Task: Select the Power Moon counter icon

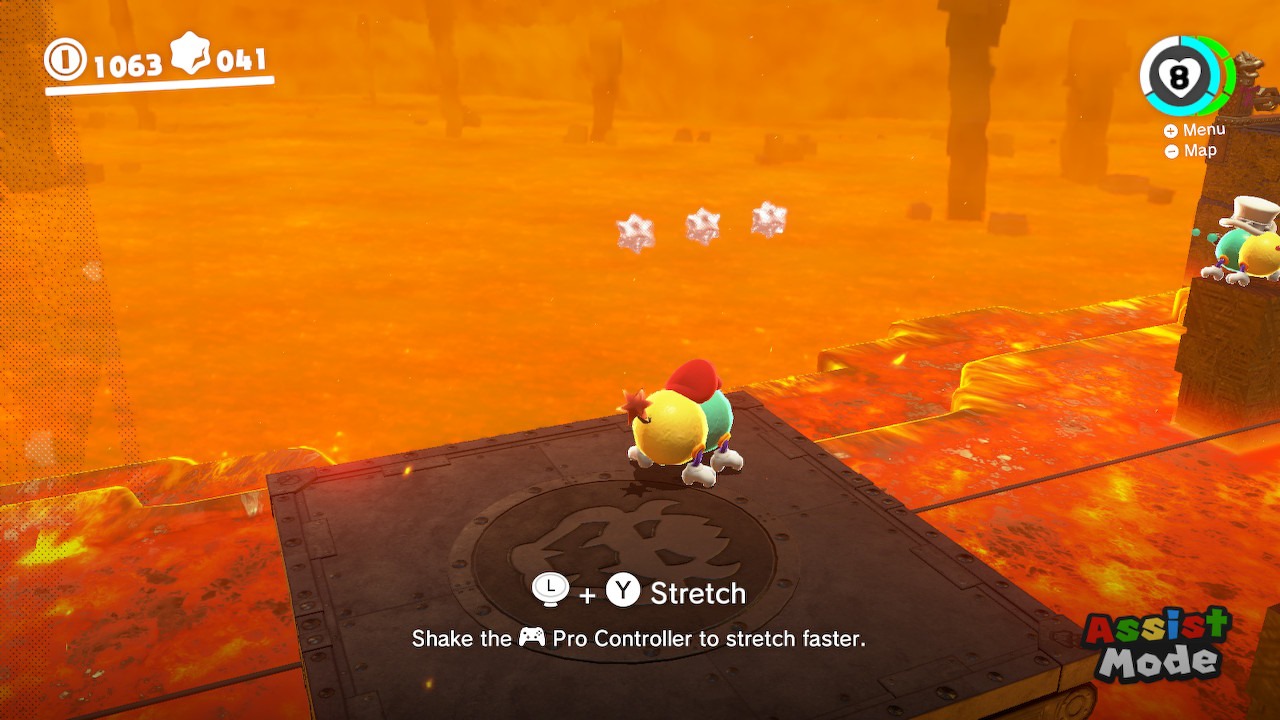Action: pyautogui.click(x=190, y=55)
